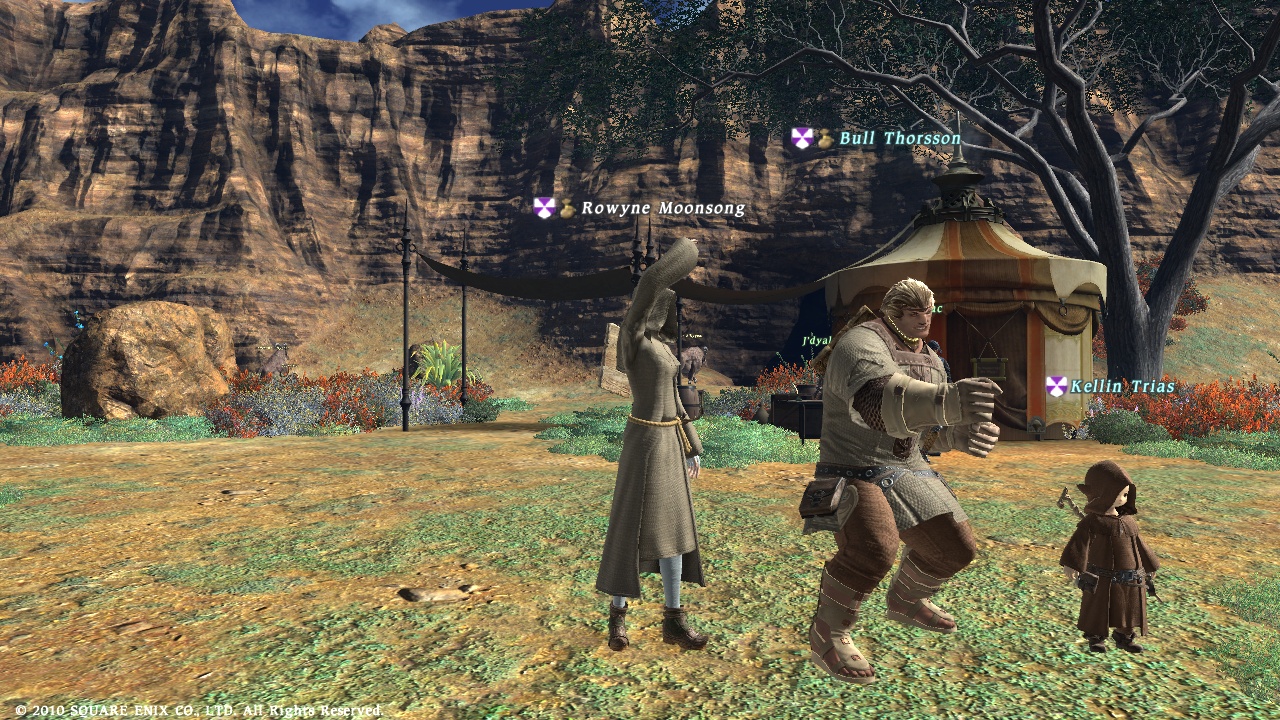
Task: Choose the Kellin Trias nameplate
Action: pyautogui.click(x=1121, y=386)
